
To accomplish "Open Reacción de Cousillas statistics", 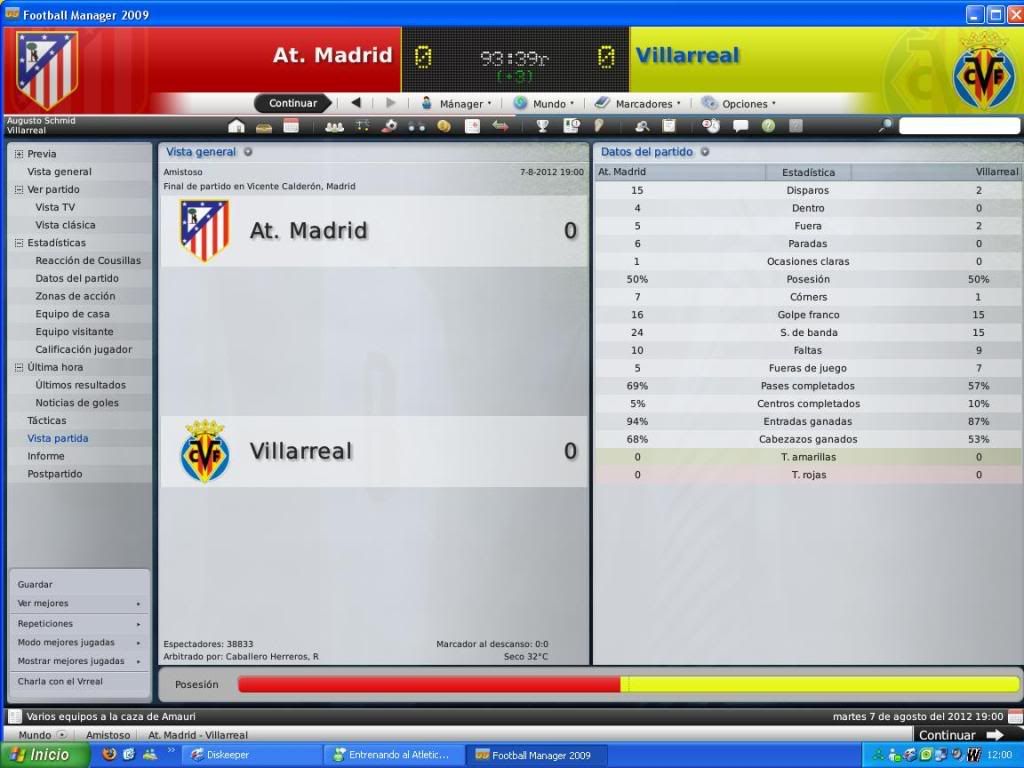I will [88, 261].
